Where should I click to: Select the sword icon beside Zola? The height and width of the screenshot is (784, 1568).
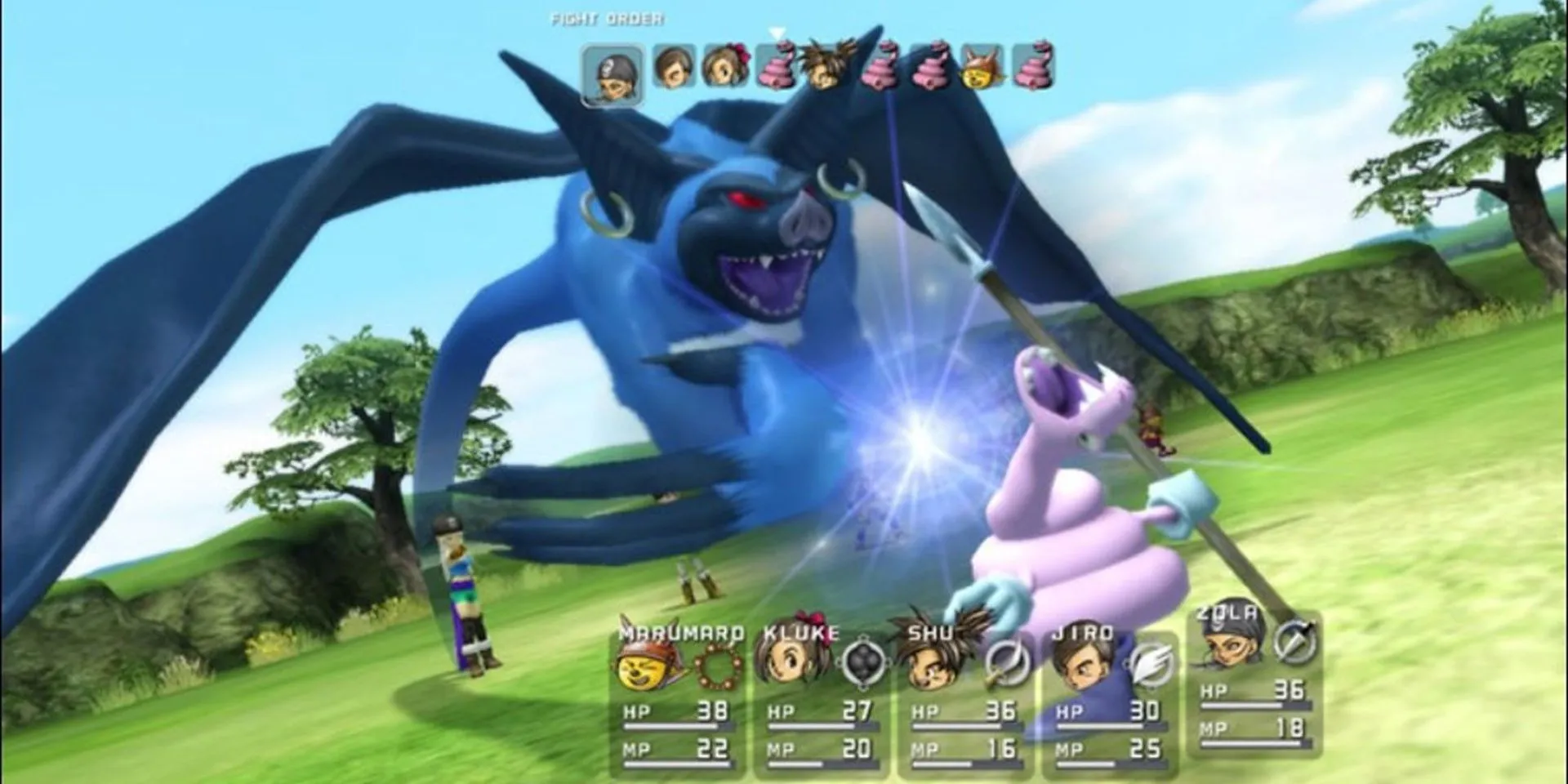click(1295, 640)
